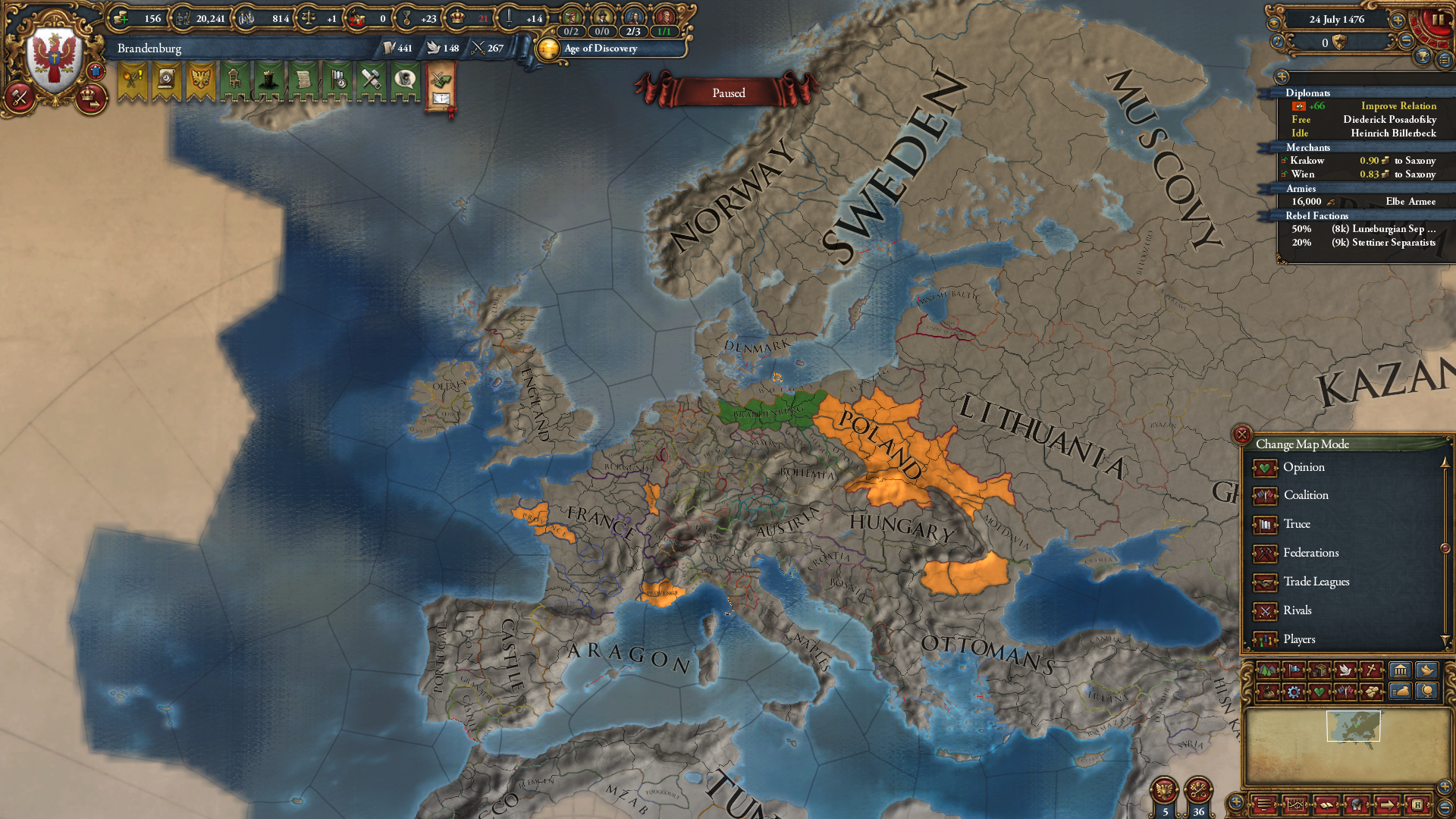The width and height of the screenshot is (1456, 819).
Task: Select the Players map mode entry
Action: point(1301,639)
